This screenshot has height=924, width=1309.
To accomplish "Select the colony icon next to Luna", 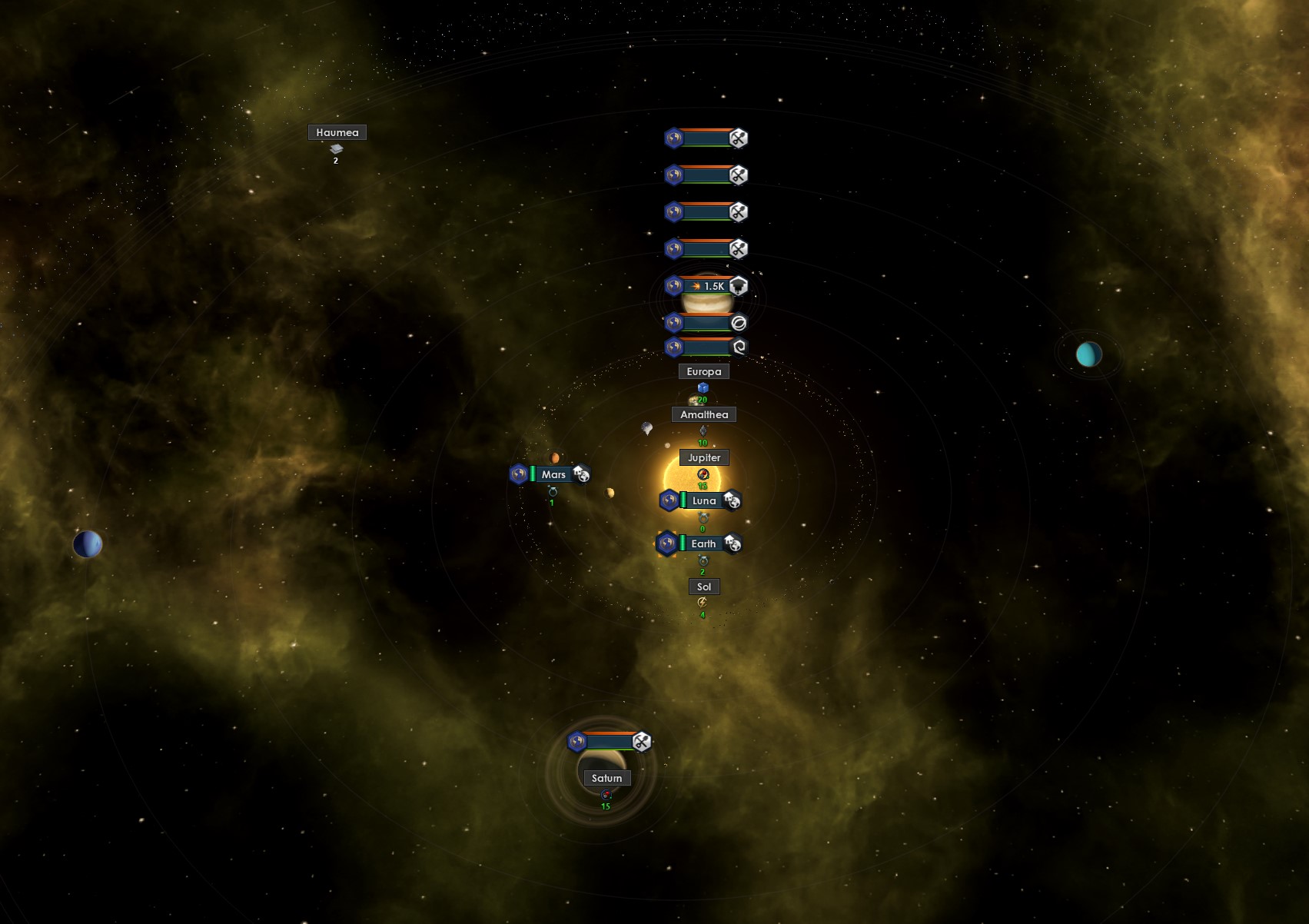I will [732, 500].
